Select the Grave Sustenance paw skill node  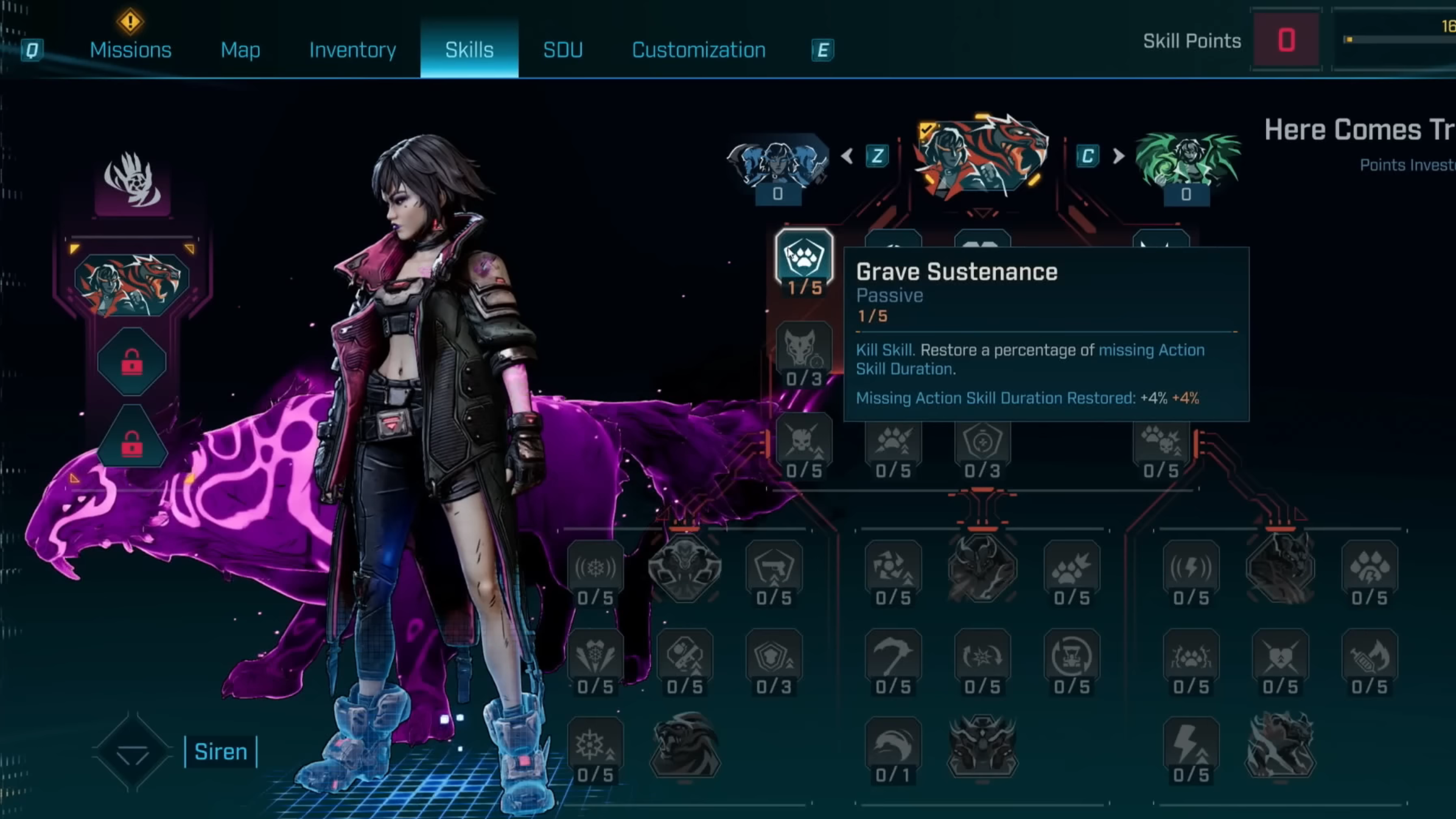803,258
